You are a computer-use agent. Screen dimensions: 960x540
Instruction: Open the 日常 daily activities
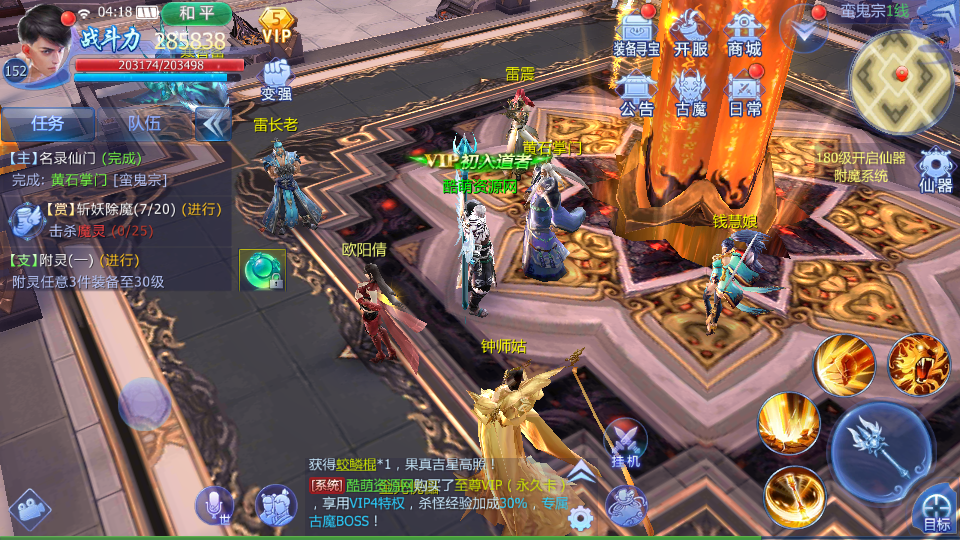745,92
